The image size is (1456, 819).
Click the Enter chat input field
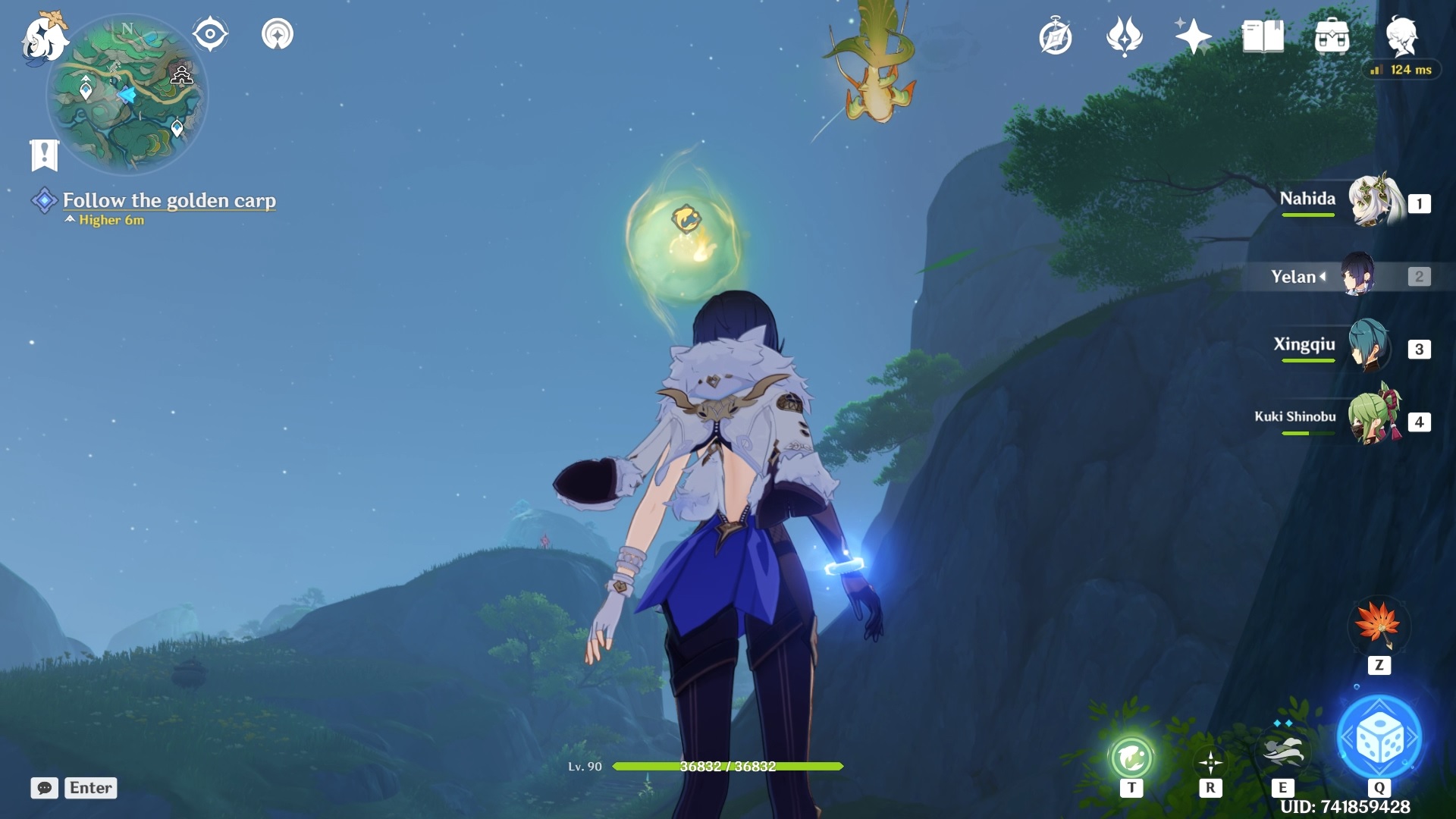pos(89,788)
